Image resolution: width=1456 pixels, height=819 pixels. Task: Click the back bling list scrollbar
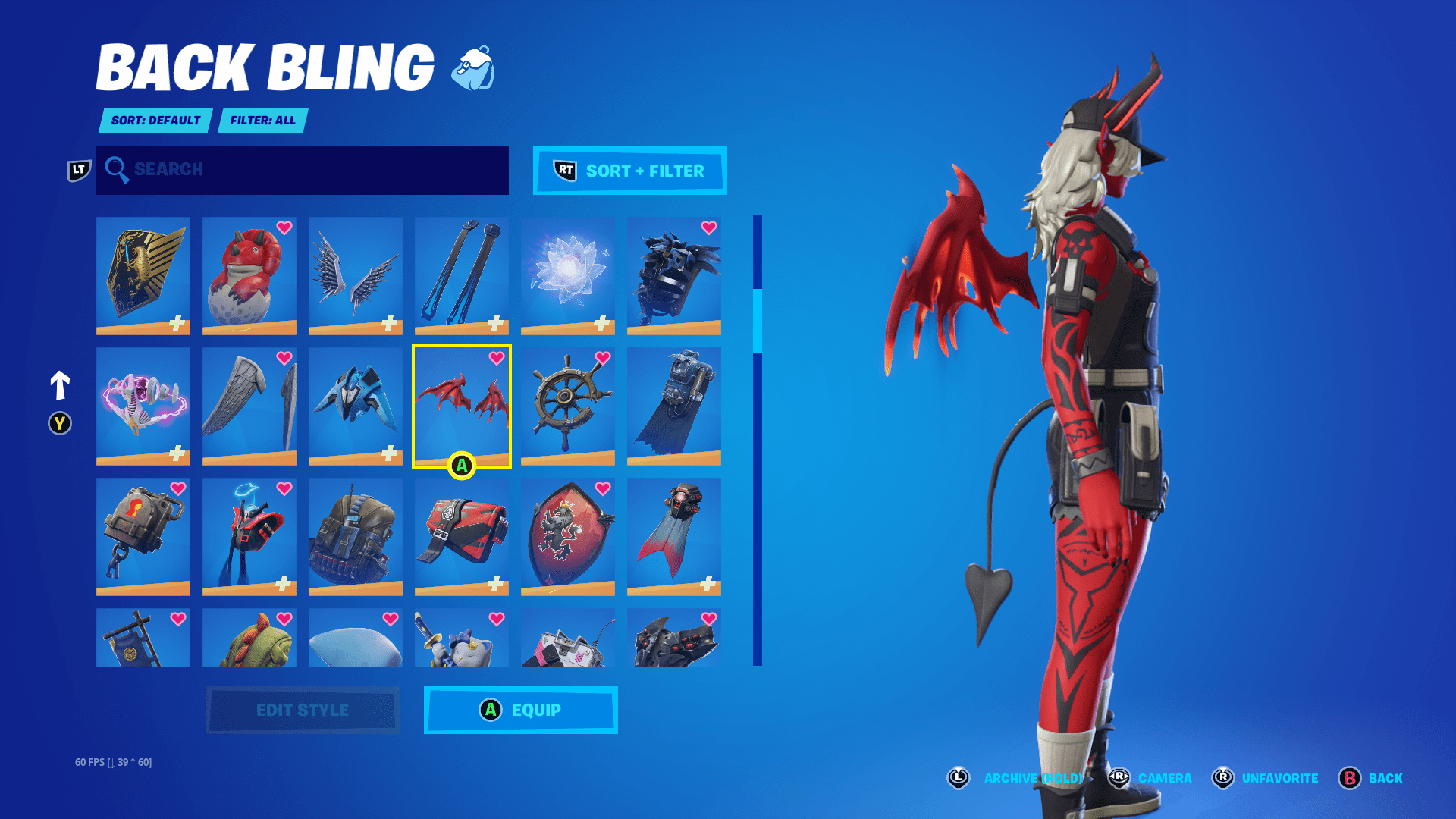pos(757,440)
